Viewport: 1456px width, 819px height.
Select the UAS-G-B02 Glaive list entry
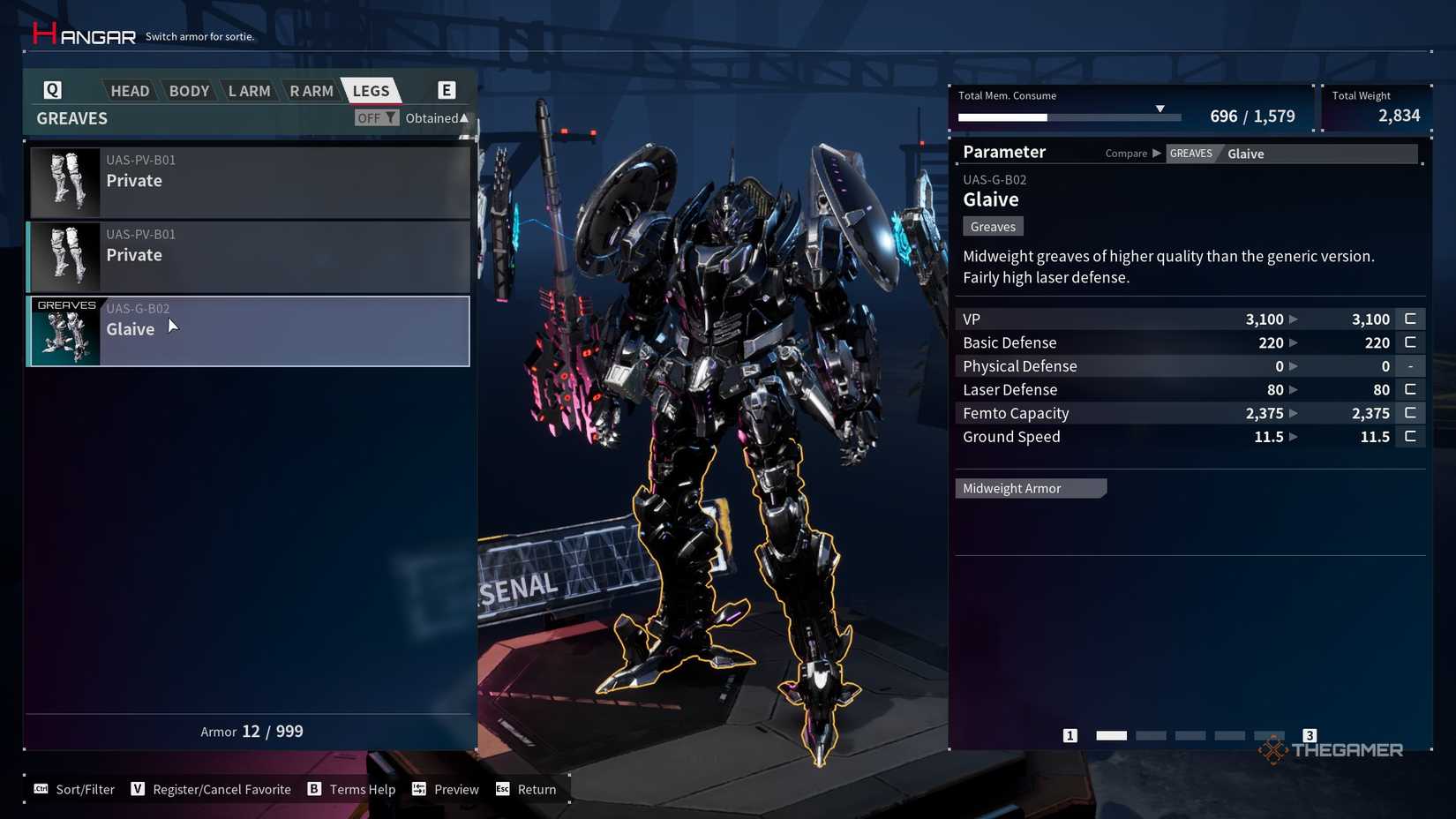[x=247, y=331]
